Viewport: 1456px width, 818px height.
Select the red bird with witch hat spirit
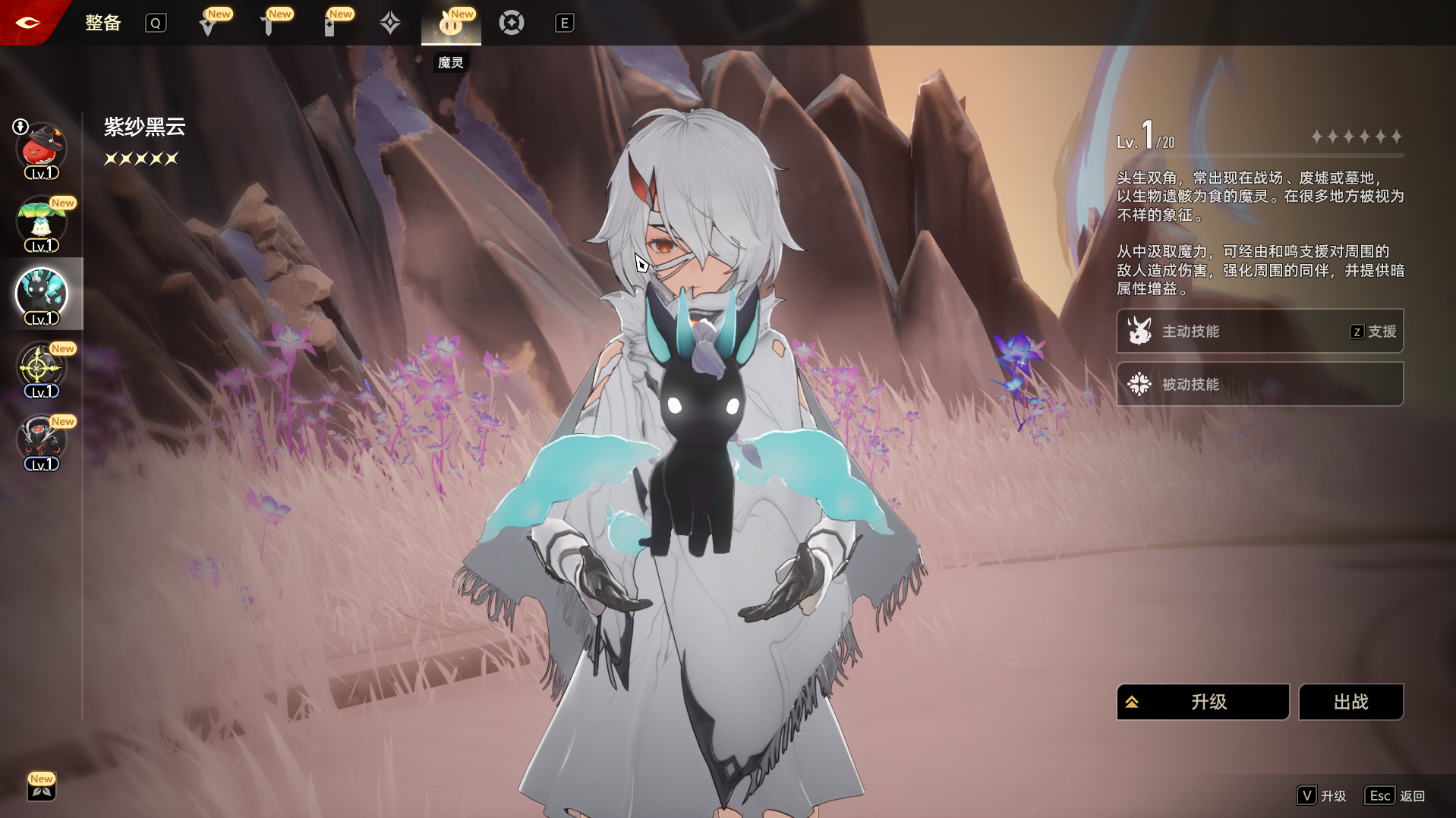pyautogui.click(x=41, y=149)
